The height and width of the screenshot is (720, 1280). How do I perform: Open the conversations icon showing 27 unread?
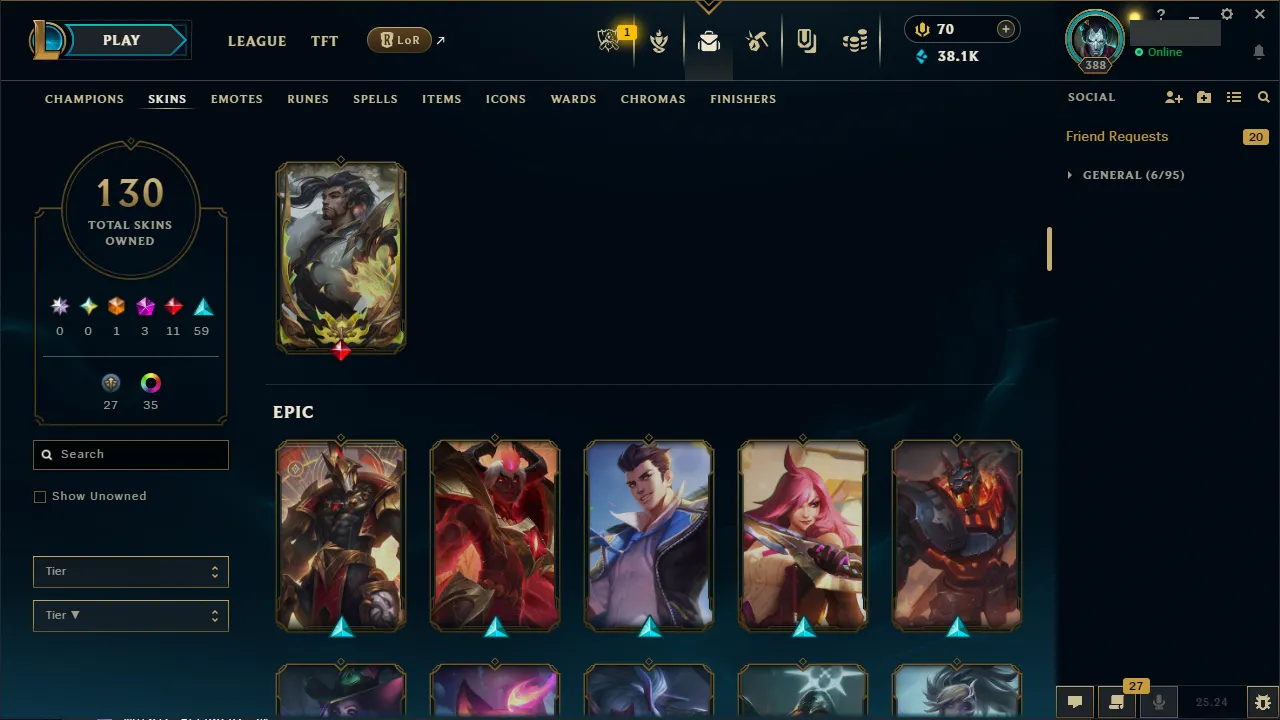pyautogui.click(x=1116, y=701)
